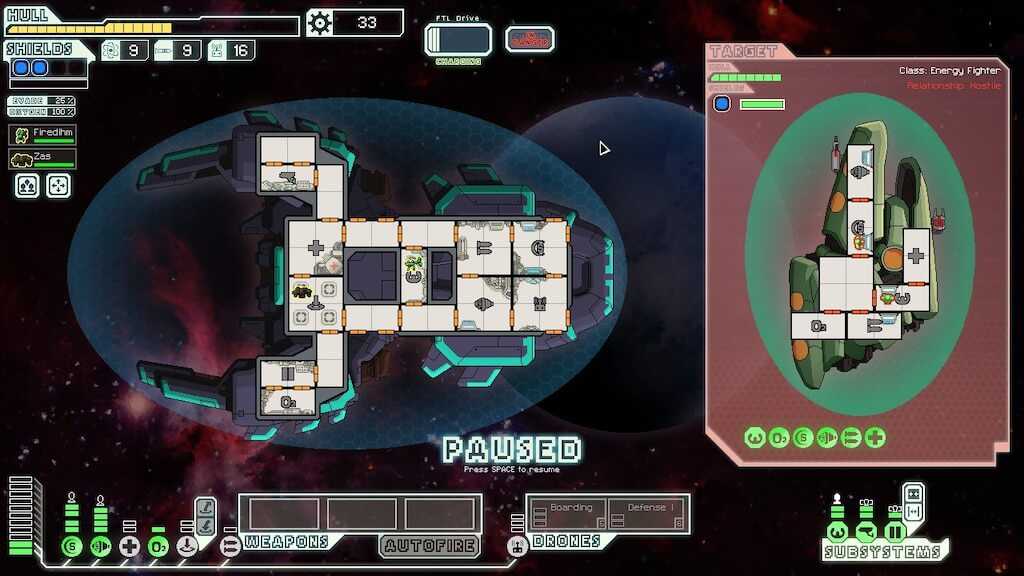Power the medbay system icon

129,546
